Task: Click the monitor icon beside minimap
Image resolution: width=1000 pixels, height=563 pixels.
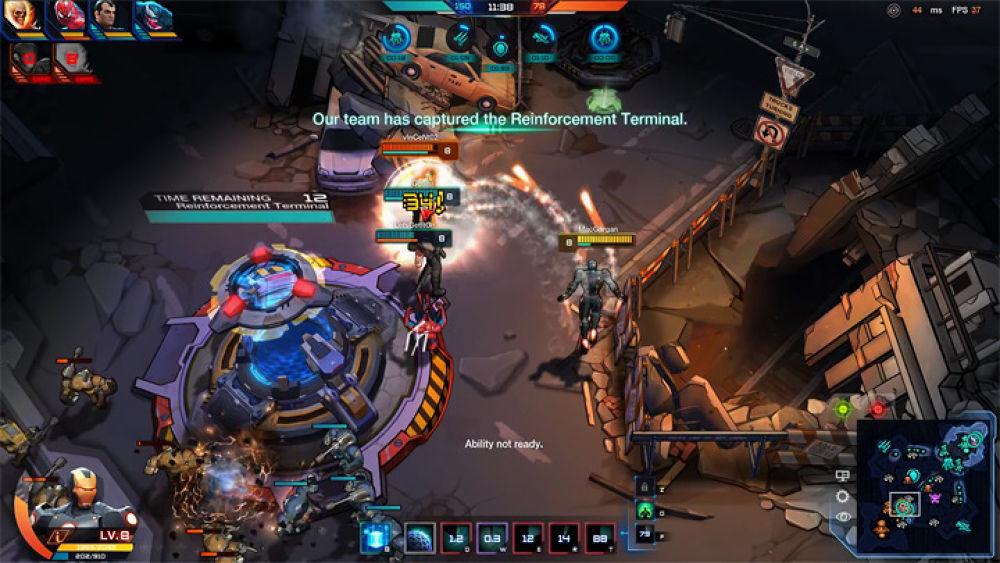Action: [843, 476]
